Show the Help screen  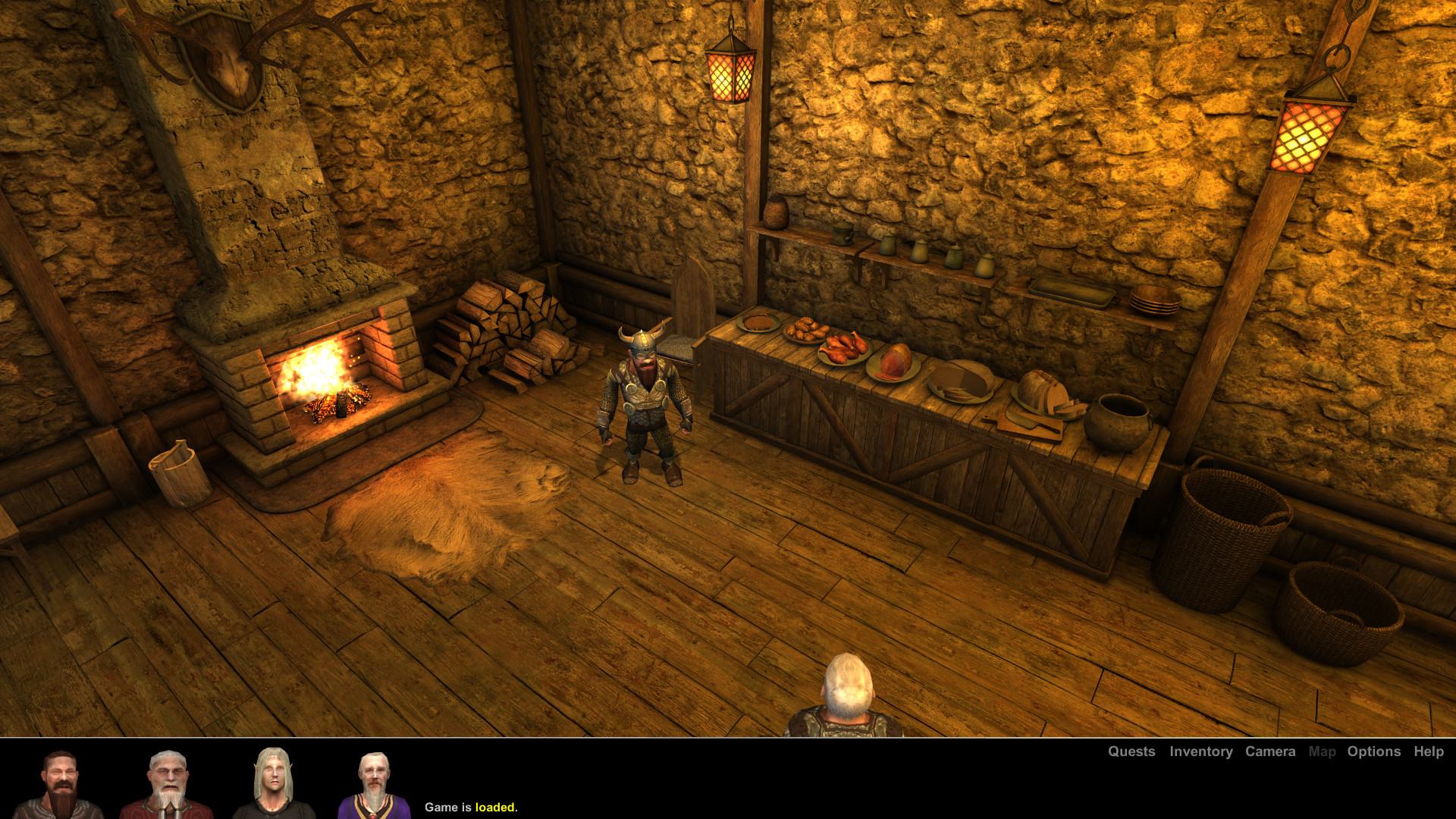[1428, 752]
